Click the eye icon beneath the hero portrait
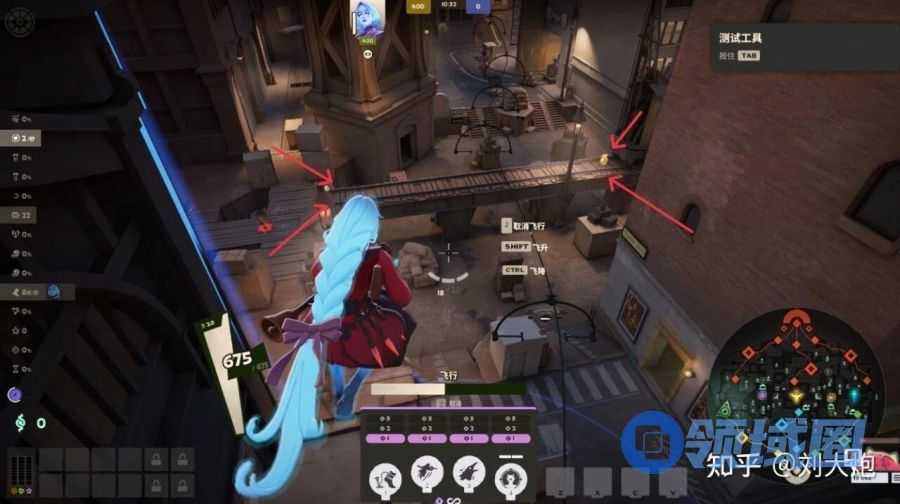Screen dimensions: 900x504 367,54
